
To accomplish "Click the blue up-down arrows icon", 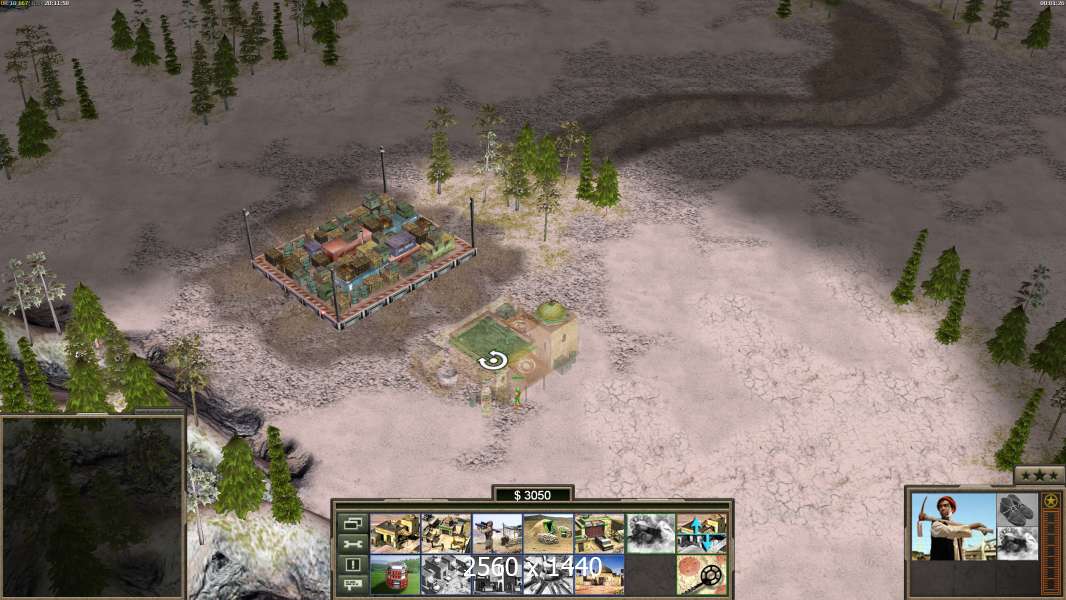I will [x=701, y=533].
